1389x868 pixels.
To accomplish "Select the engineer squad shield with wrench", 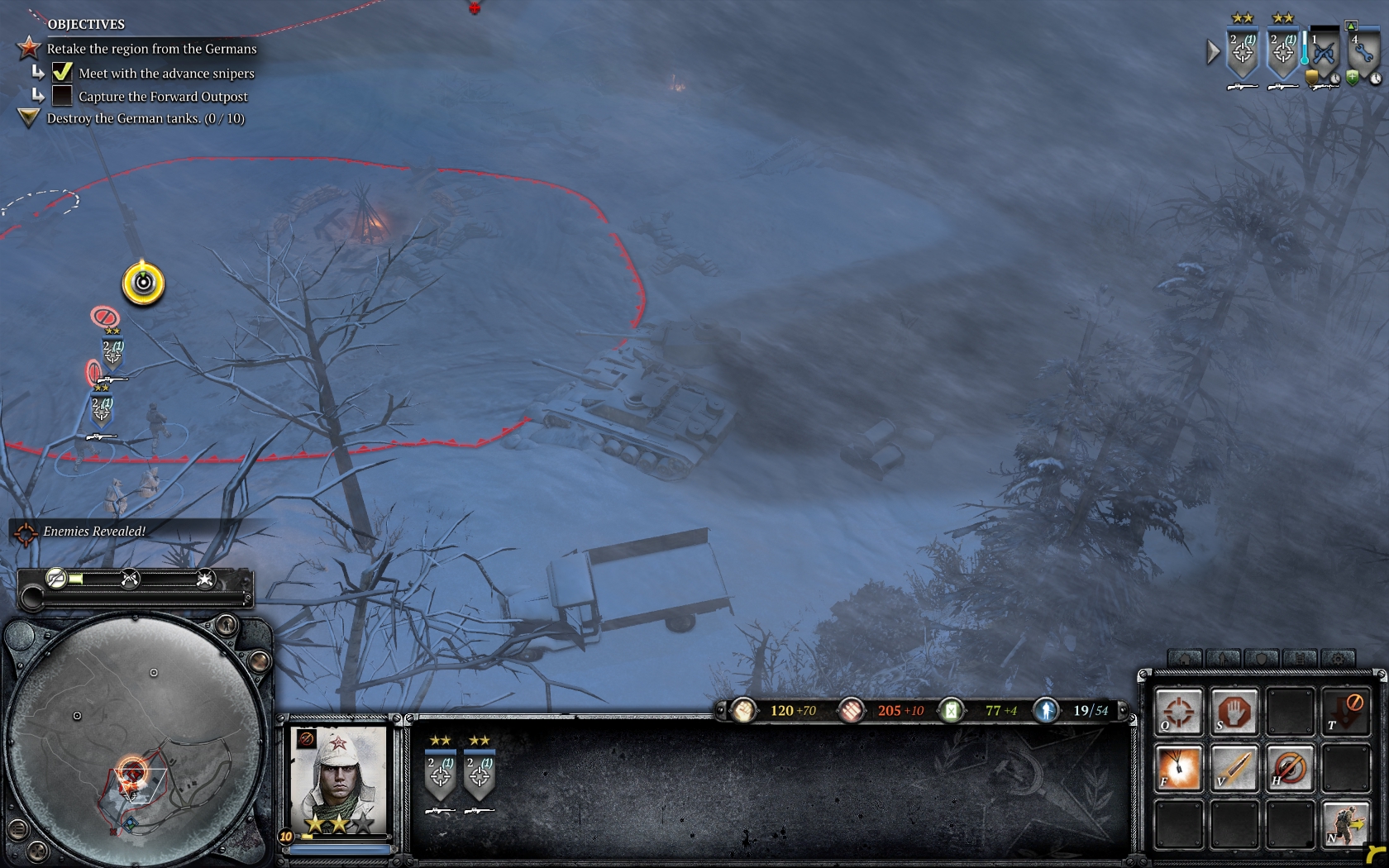I will click(x=1363, y=53).
